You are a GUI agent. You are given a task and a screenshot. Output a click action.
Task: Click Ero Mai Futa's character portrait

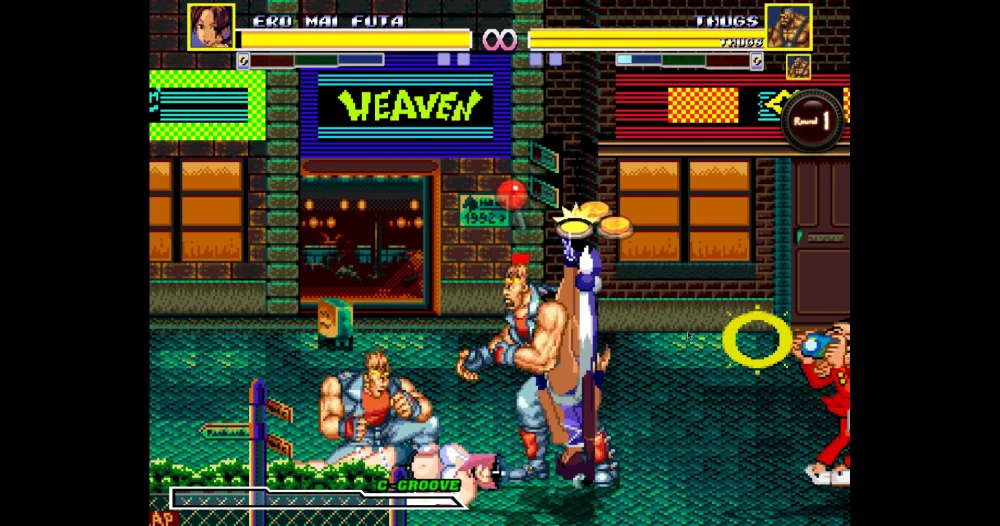[211, 27]
